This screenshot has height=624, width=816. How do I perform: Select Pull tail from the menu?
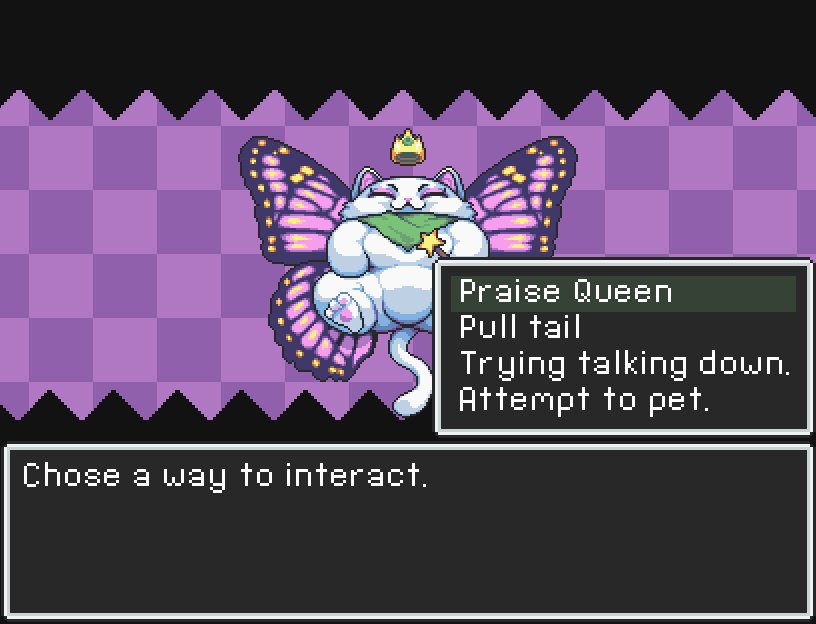(x=520, y=328)
